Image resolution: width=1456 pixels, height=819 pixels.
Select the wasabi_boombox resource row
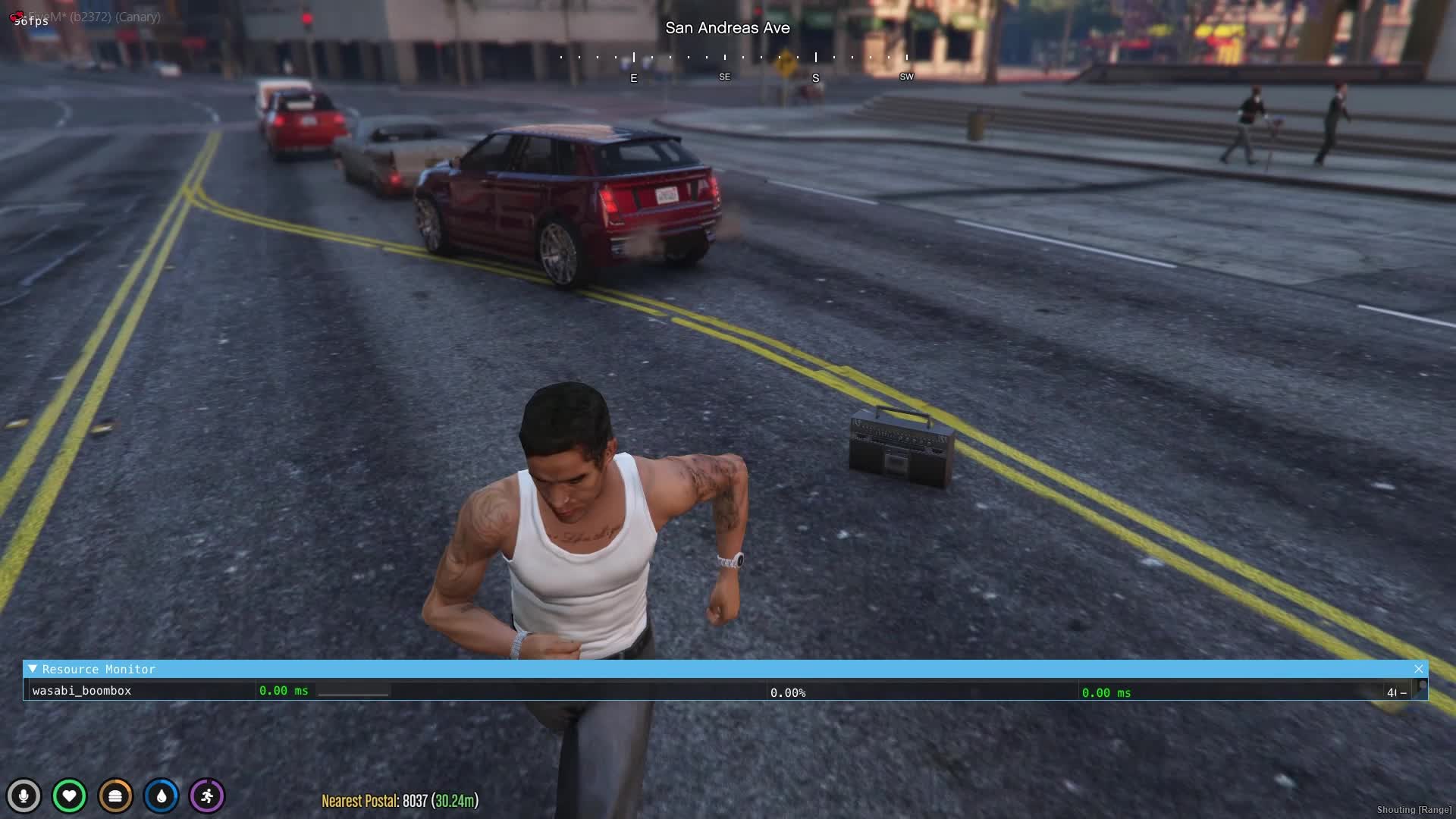pyautogui.click(x=82, y=691)
